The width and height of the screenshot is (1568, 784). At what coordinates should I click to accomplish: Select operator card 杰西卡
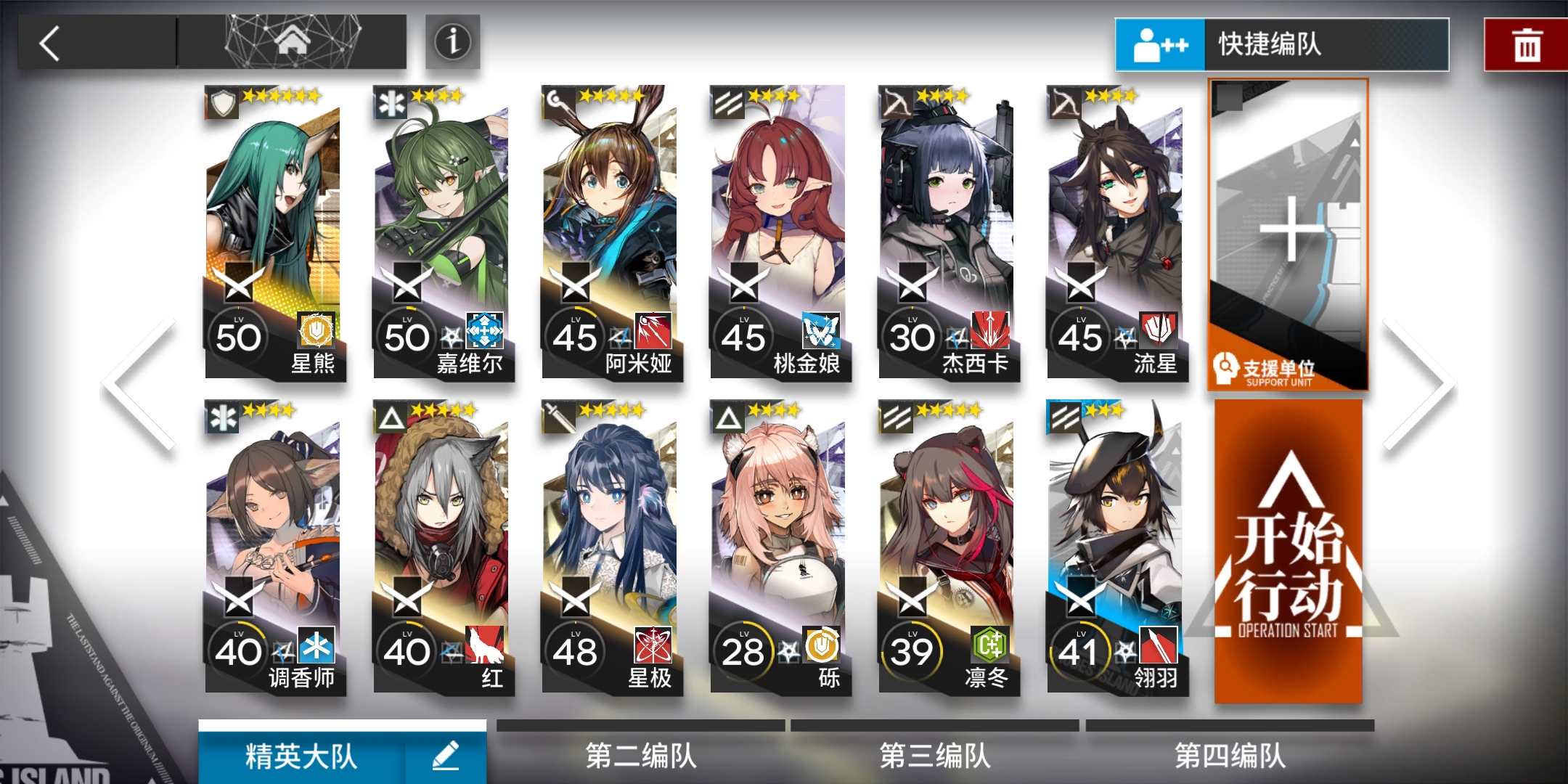tap(948, 234)
